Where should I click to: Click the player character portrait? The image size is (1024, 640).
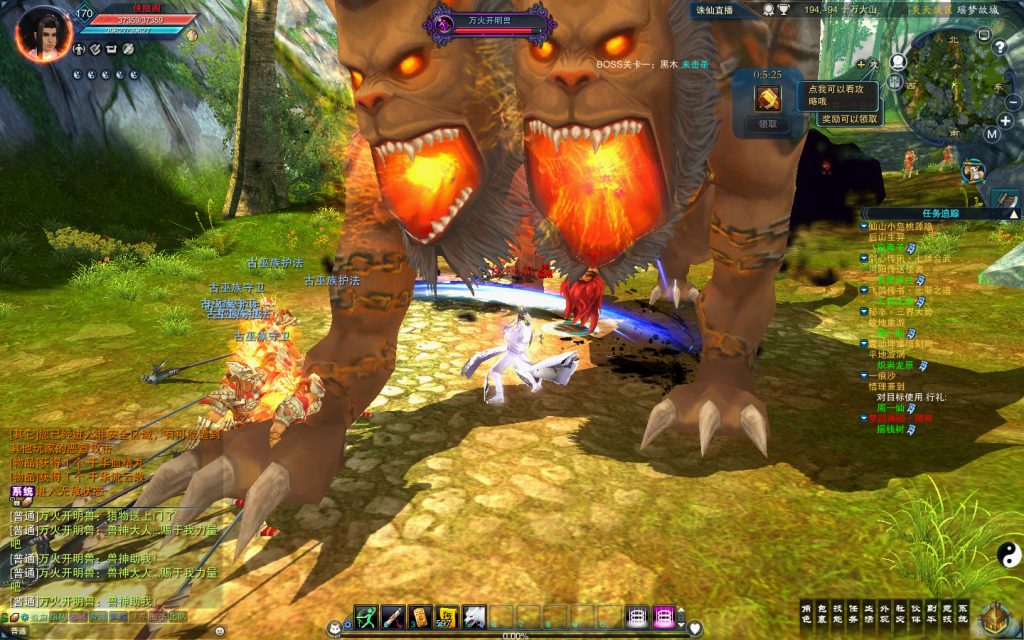43,31
